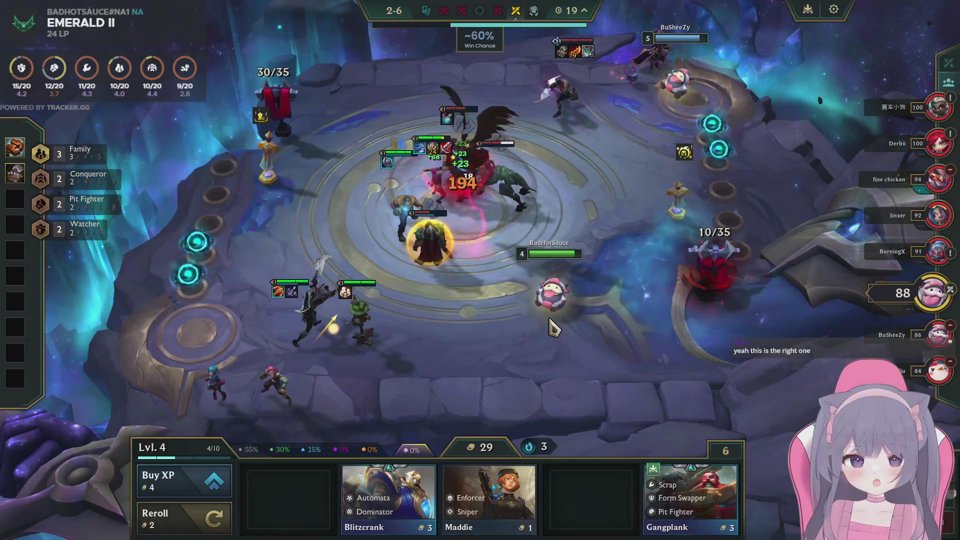View the Watcher trait info
Screen dimensions: 960x540
click(x=72, y=228)
